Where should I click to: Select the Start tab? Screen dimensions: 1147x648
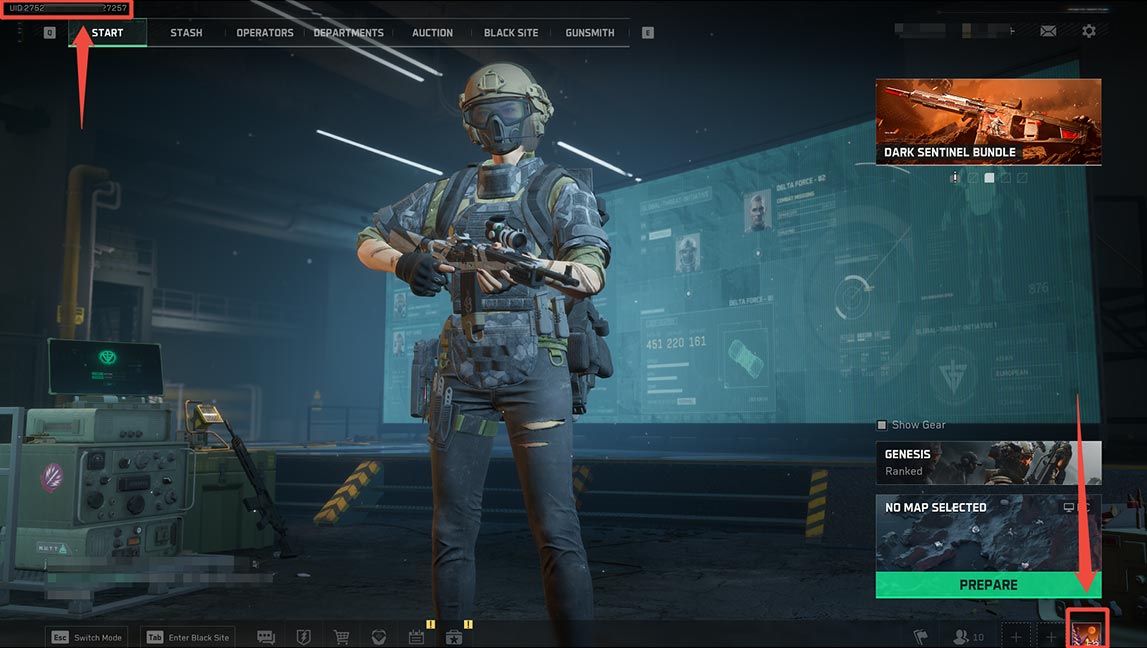pyautogui.click(x=107, y=33)
